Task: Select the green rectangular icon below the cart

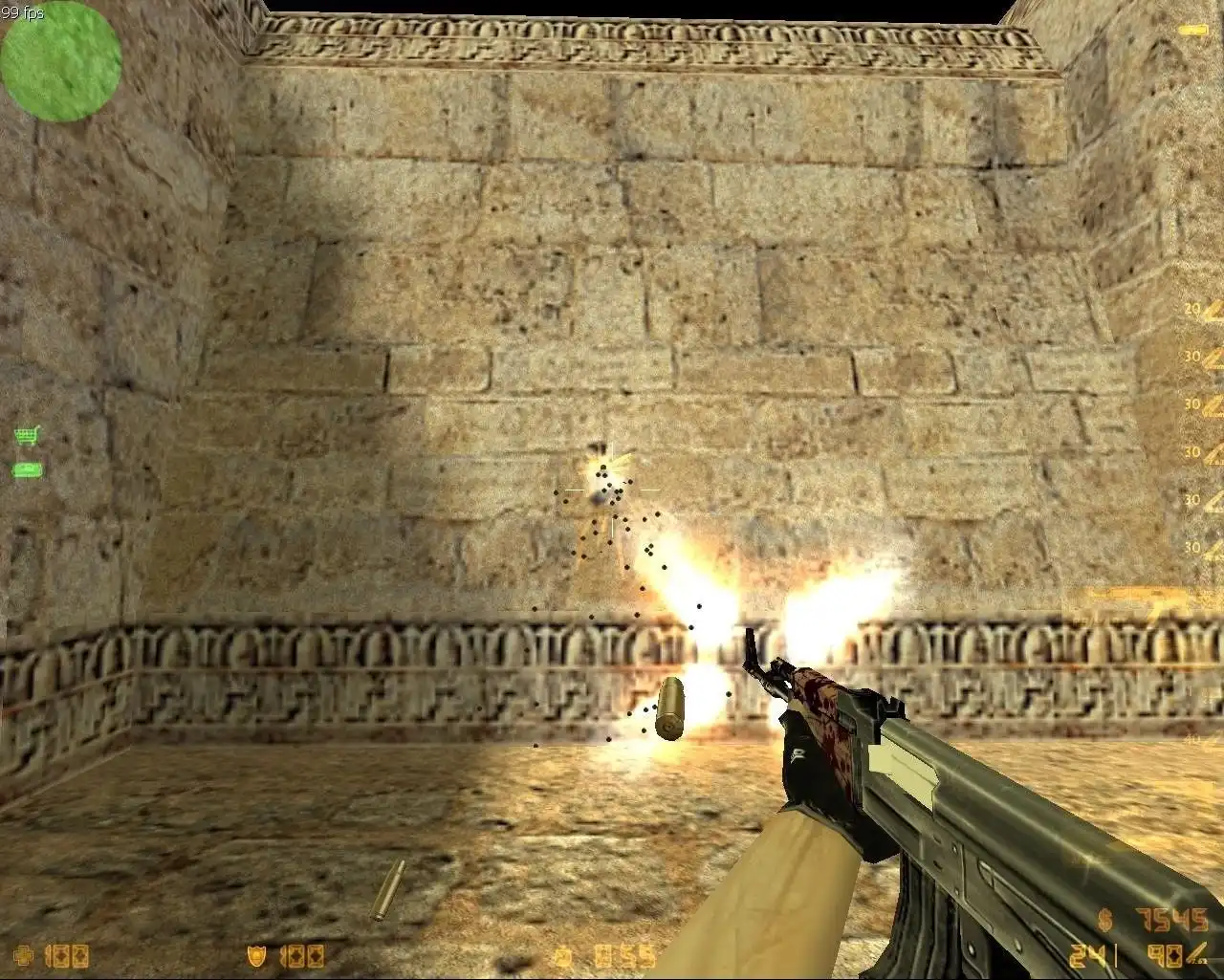Action: click(x=26, y=469)
